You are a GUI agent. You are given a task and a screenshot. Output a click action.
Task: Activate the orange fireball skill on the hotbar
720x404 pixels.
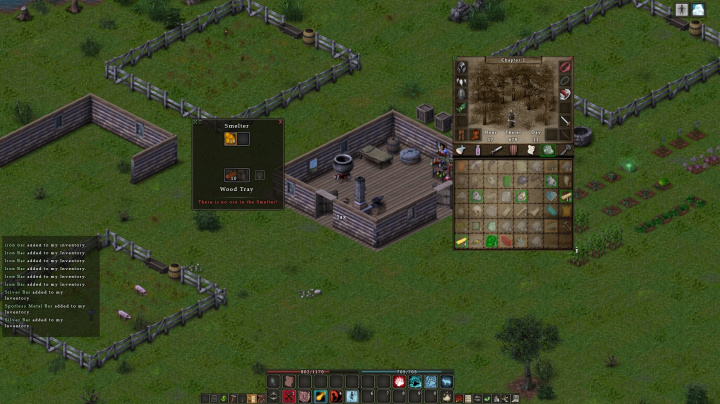[320, 398]
